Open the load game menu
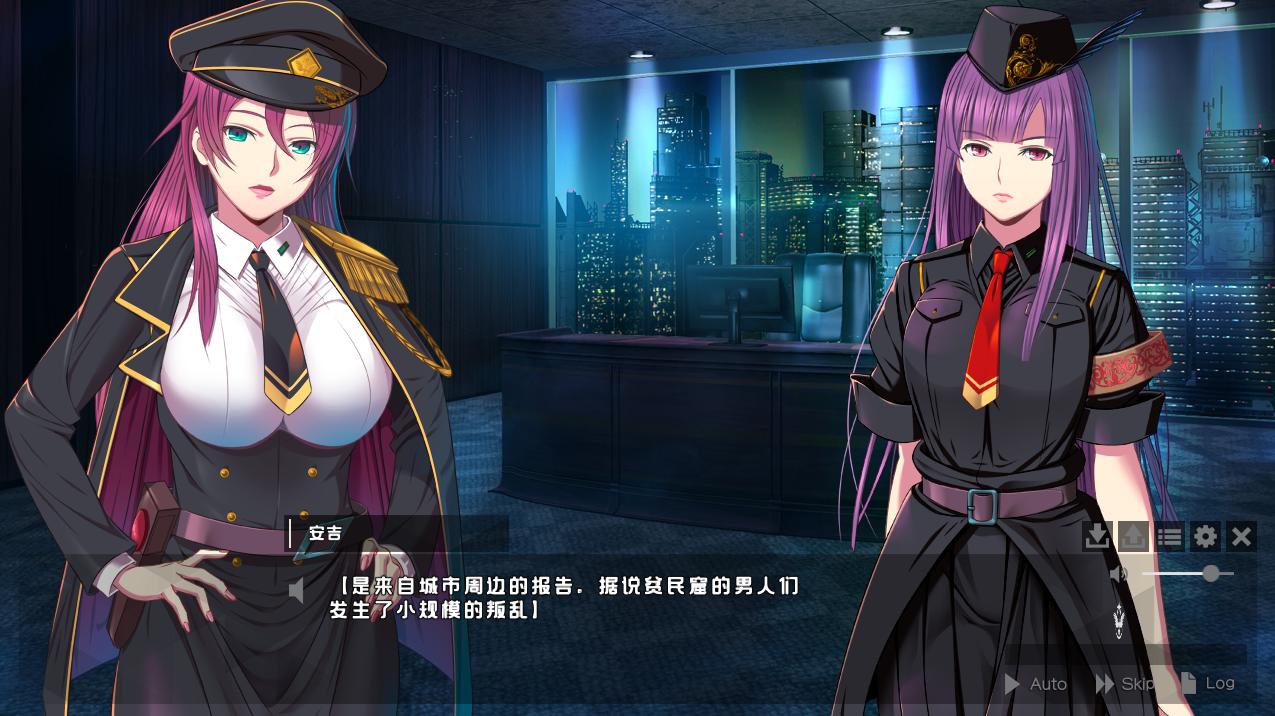1275x716 pixels. (1133, 537)
